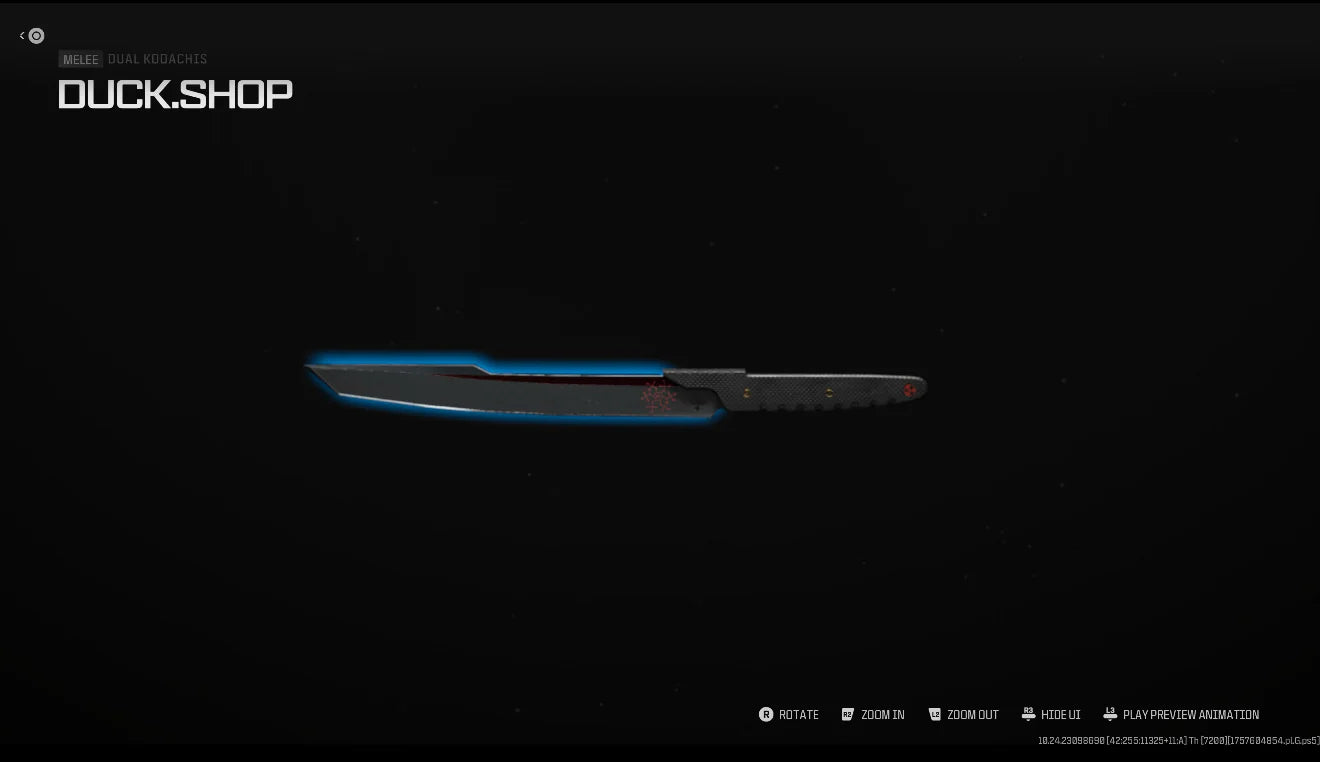Select the R2 zoom in icon

click(846, 714)
